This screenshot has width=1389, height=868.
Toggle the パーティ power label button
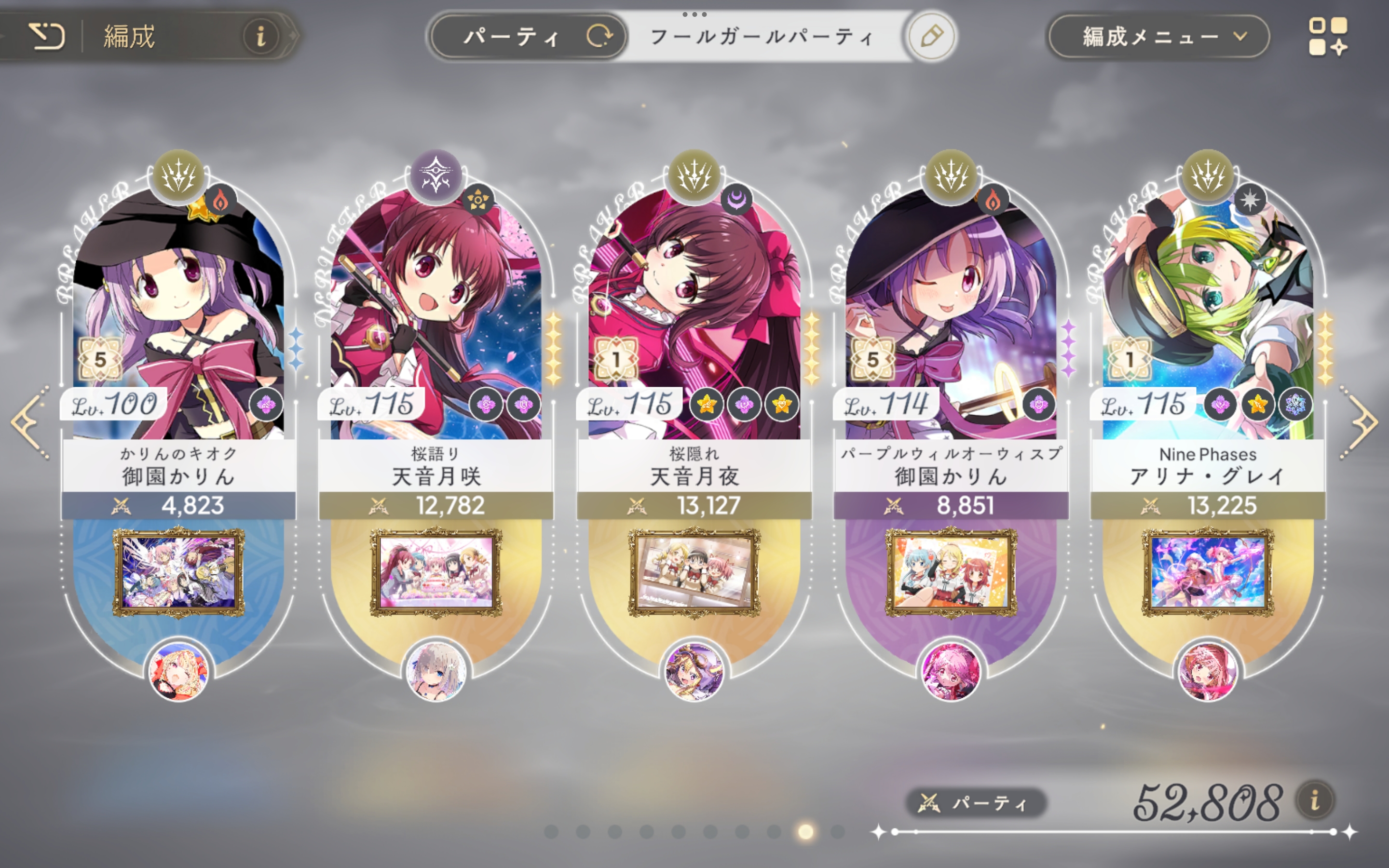(x=976, y=802)
